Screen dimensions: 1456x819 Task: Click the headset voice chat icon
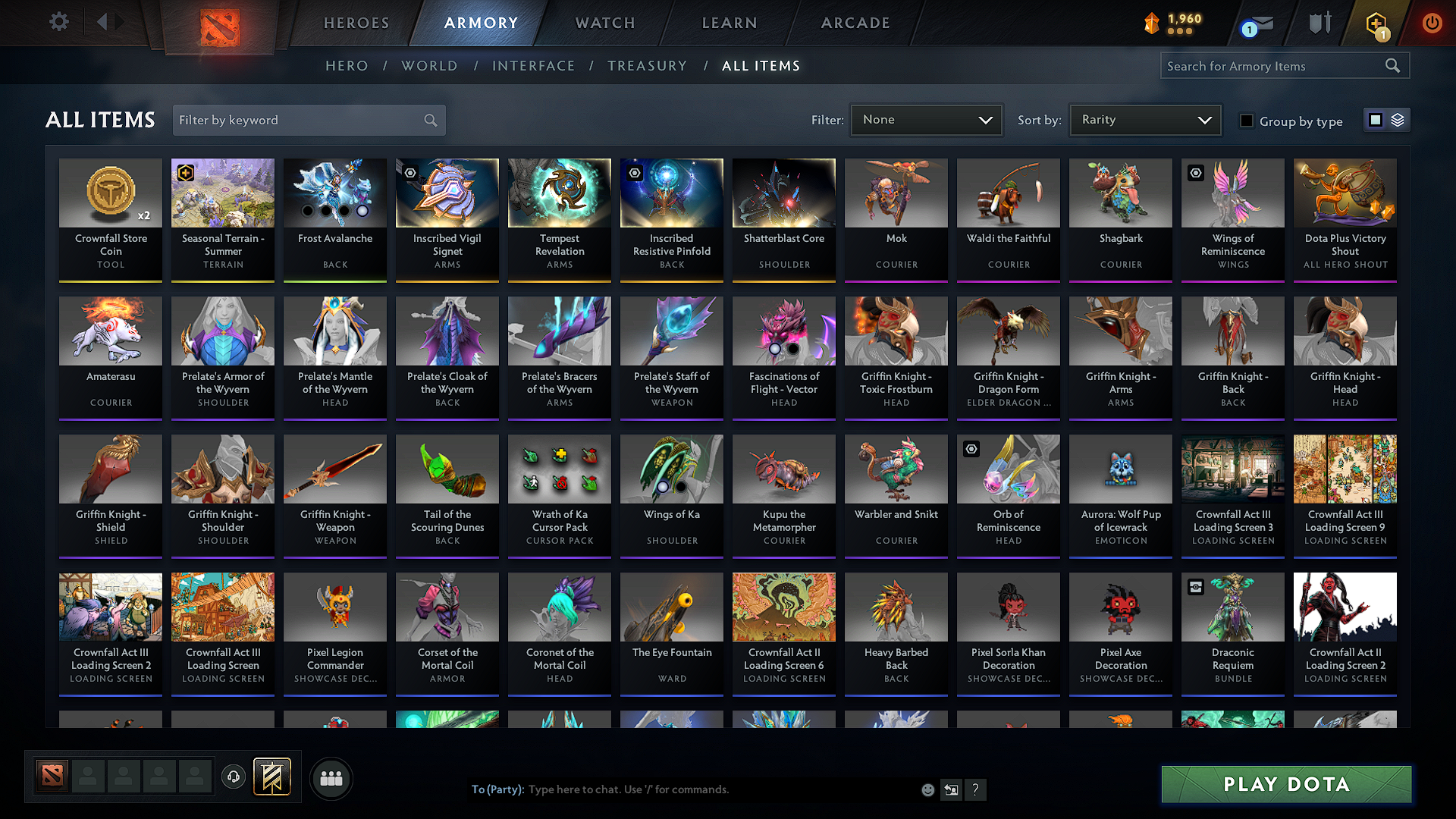point(233,777)
